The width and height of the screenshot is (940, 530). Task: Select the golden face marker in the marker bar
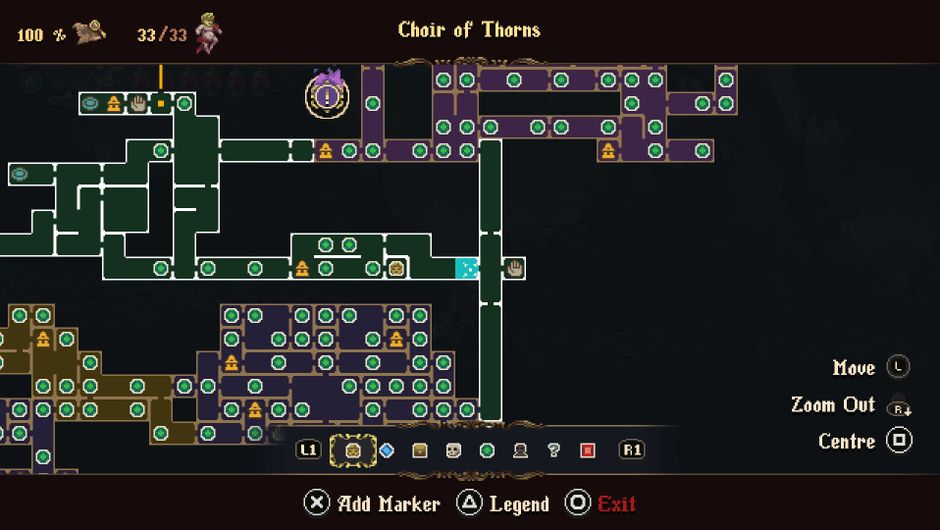[353, 450]
